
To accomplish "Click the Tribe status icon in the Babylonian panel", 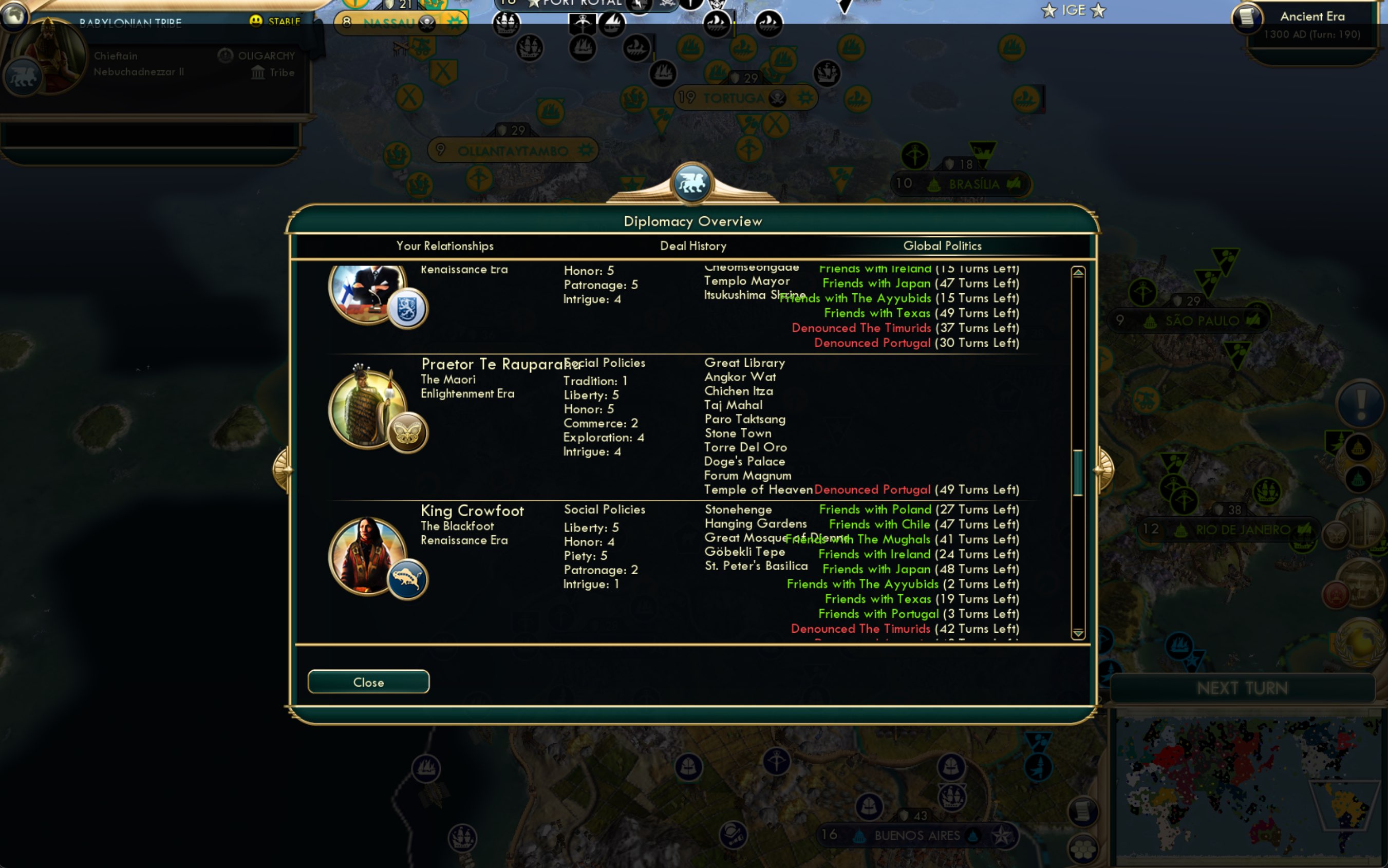I will (258, 72).
